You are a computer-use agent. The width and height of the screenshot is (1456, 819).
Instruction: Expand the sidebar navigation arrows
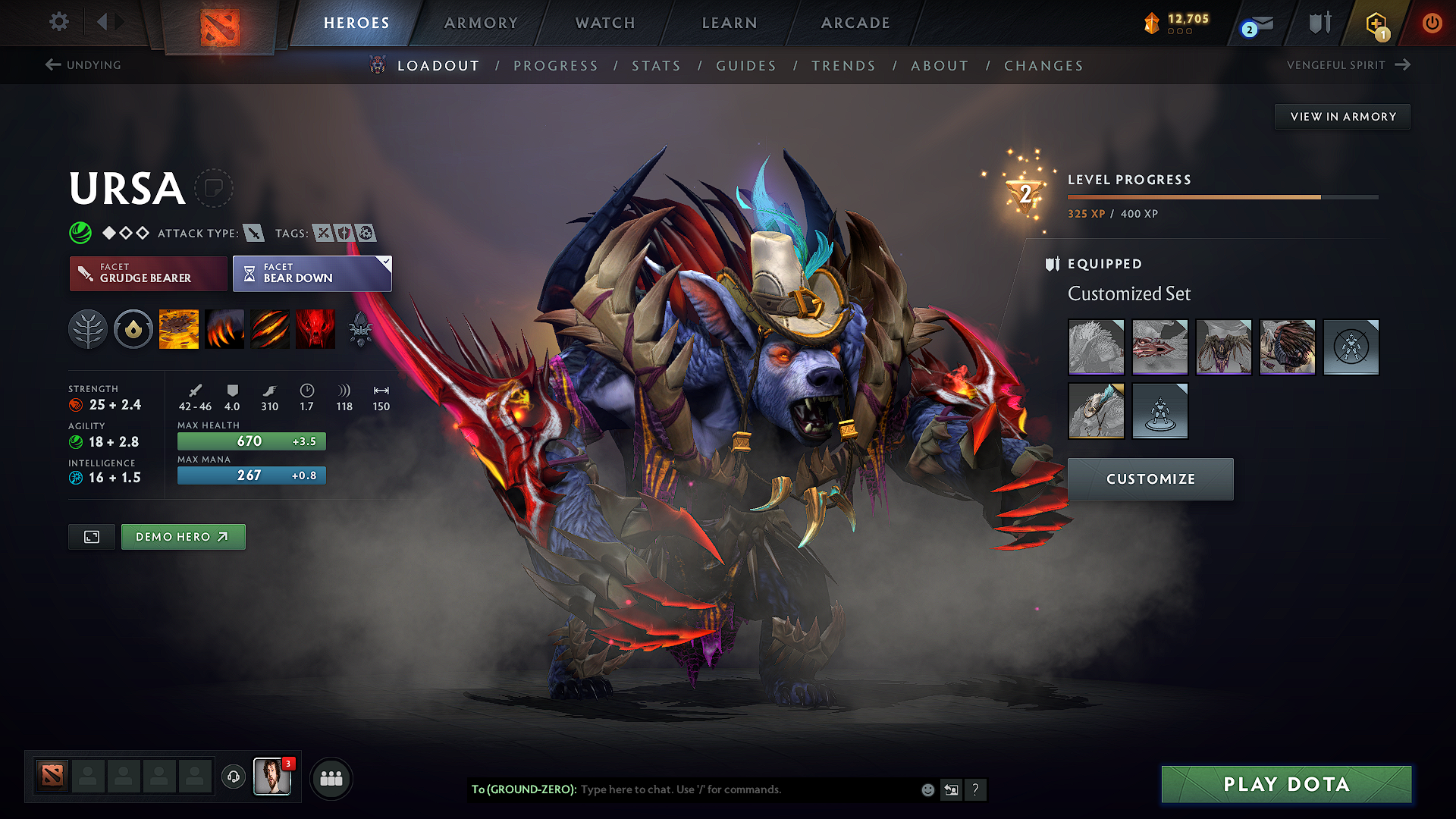[x=108, y=22]
